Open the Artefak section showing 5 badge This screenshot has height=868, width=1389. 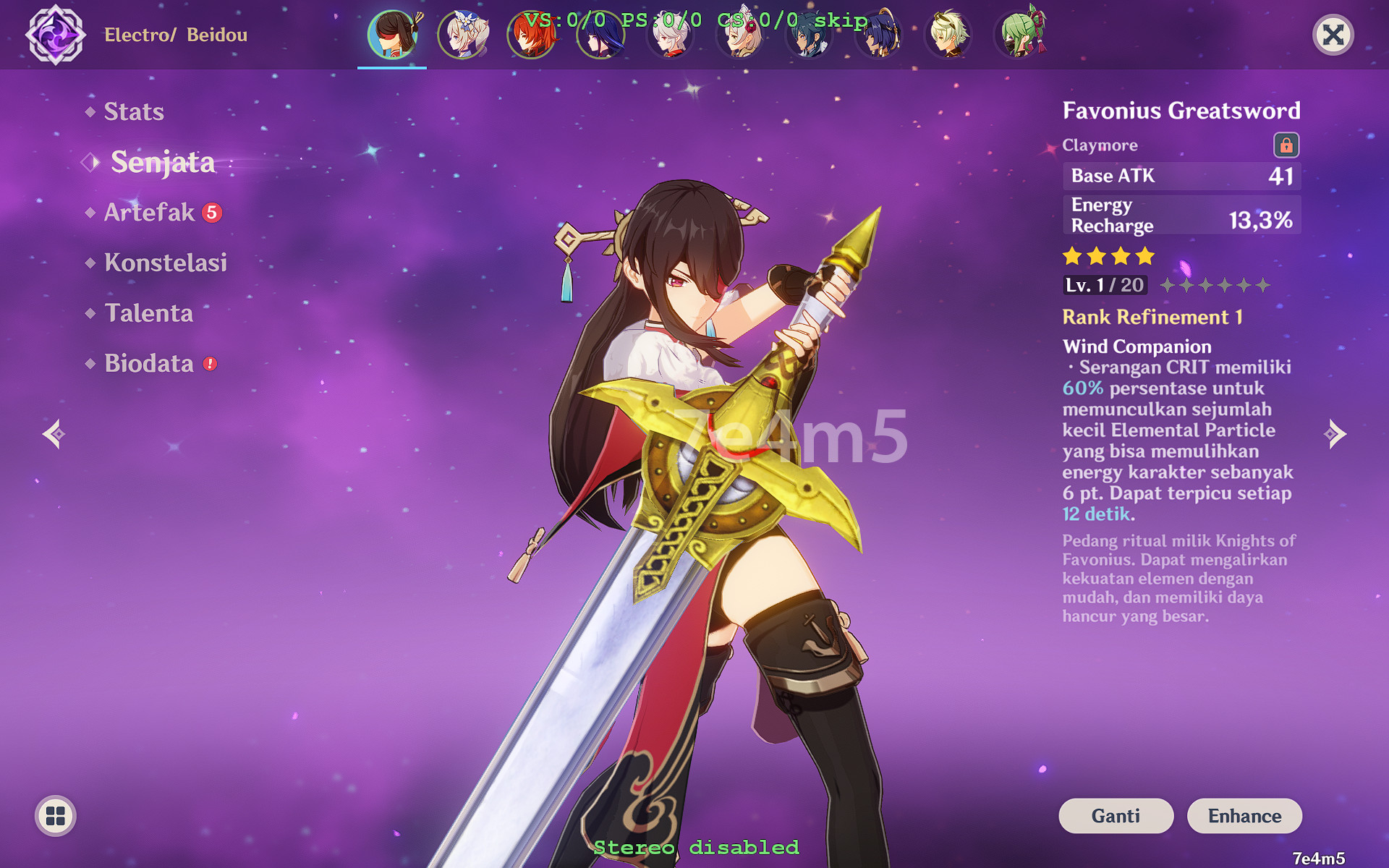click(x=148, y=212)
